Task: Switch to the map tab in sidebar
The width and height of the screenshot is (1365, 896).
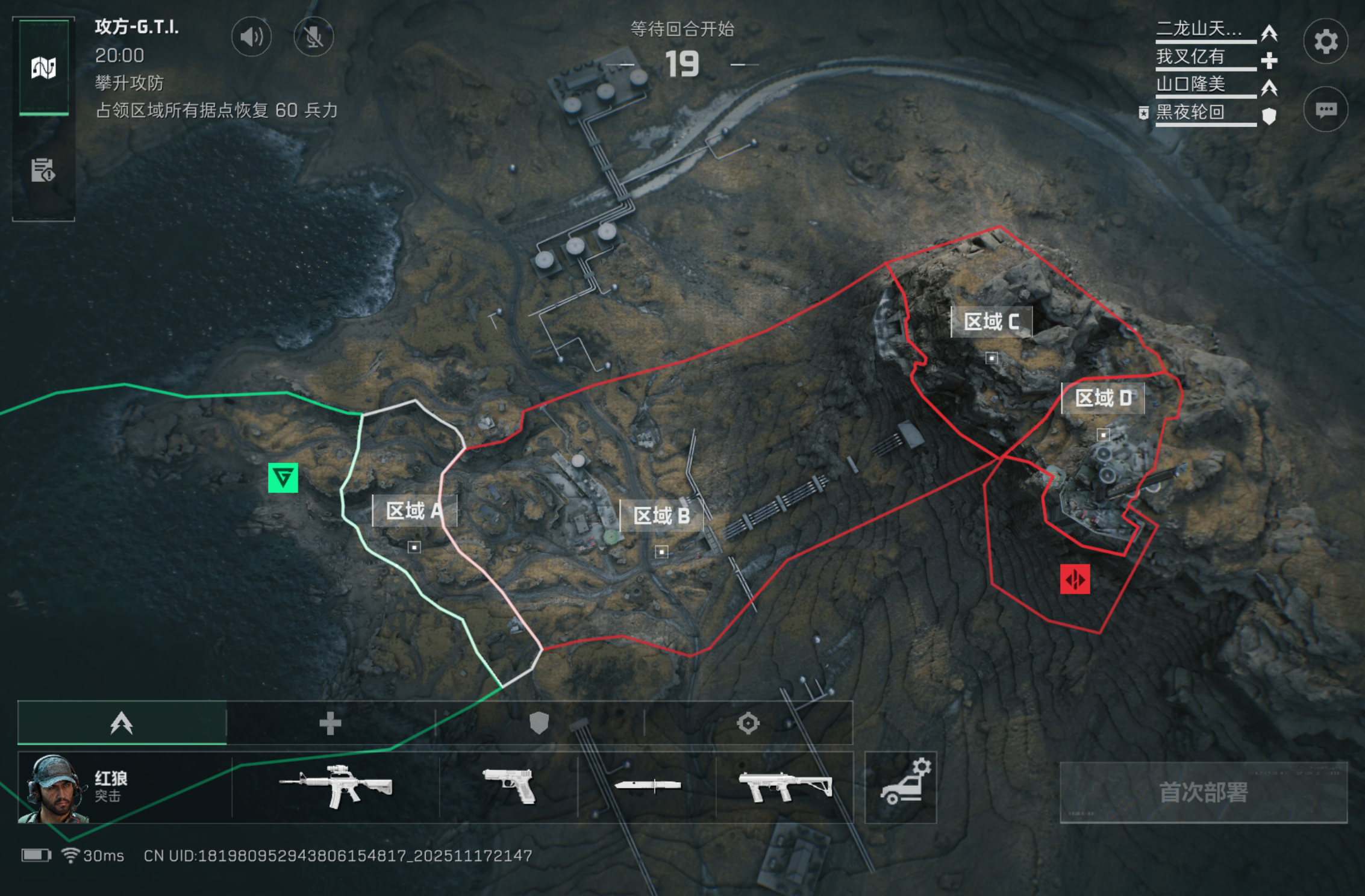Action: 43,67
